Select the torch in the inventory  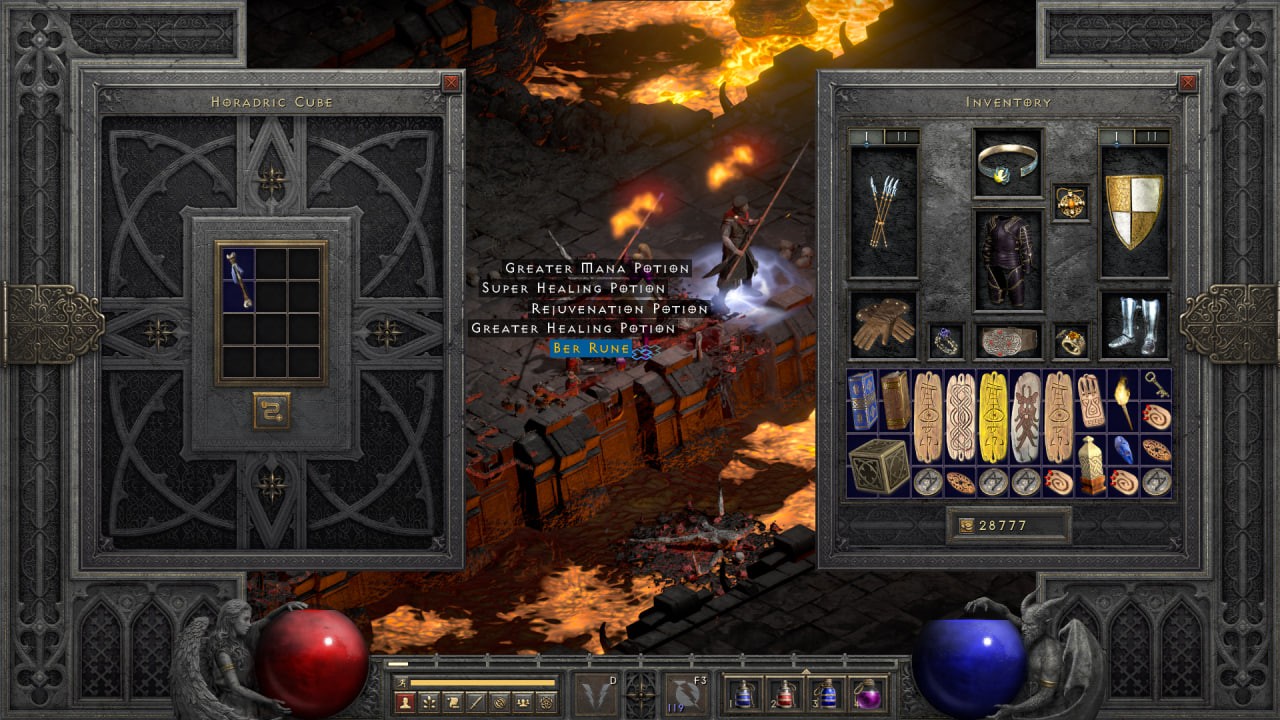[x=1124, y=400]
